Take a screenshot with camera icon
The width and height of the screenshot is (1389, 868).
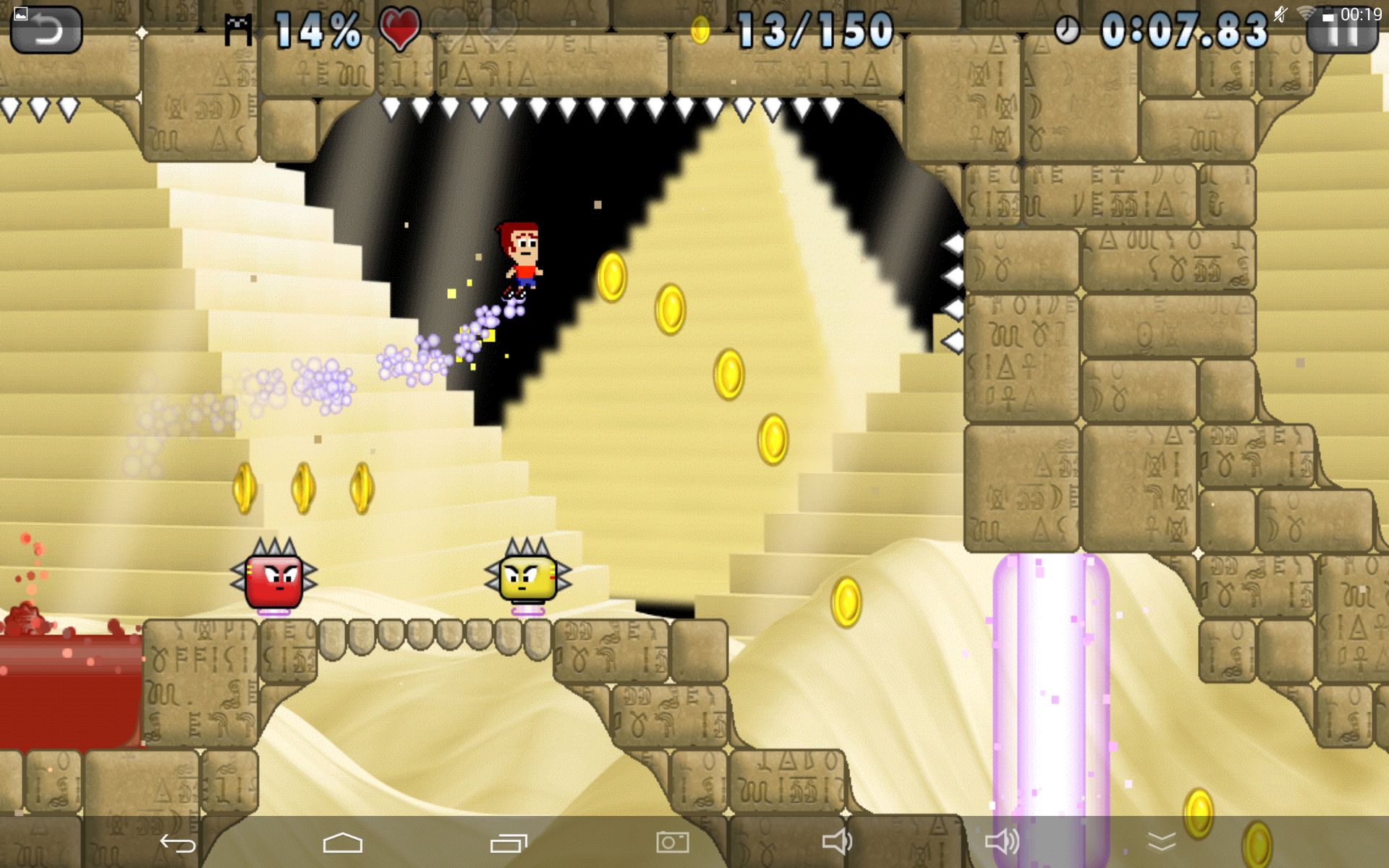[672, 842]
